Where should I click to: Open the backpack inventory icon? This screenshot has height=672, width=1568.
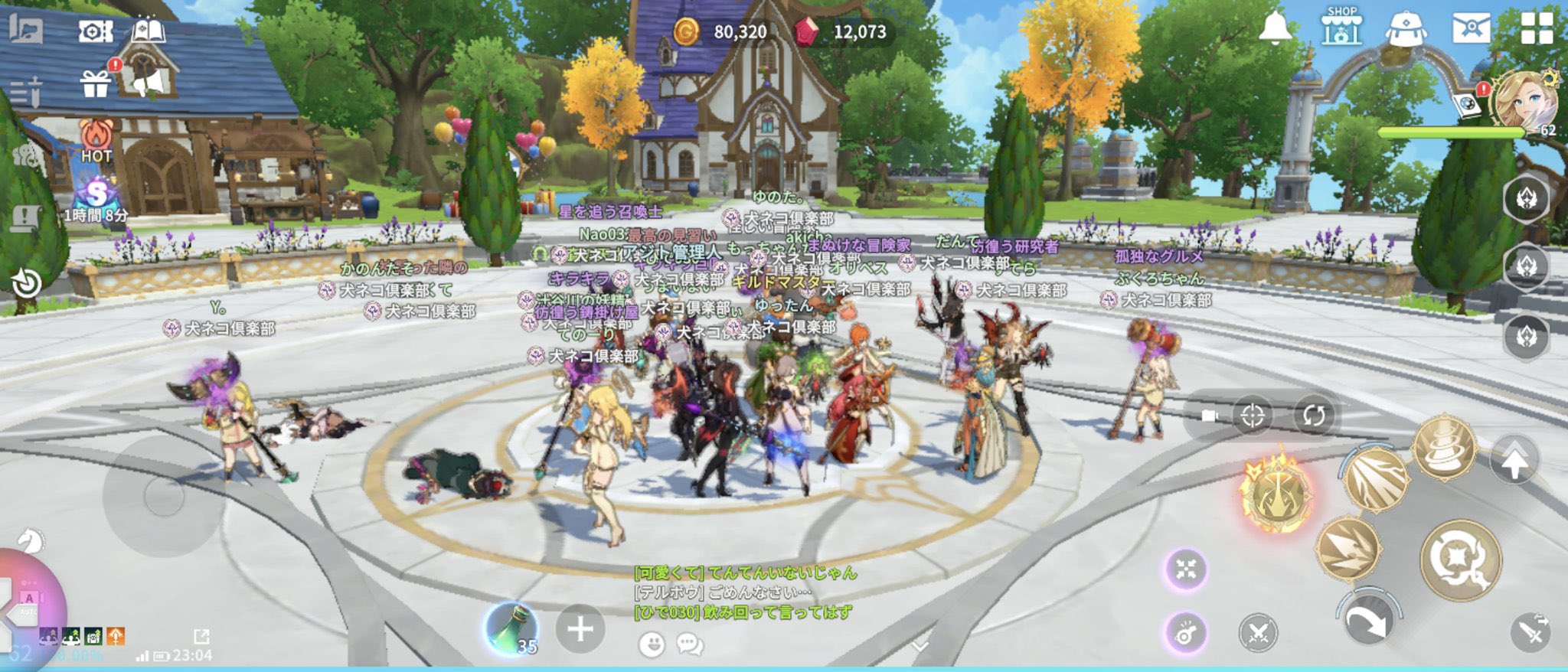pyautogui.click(x=1406, y=28)
